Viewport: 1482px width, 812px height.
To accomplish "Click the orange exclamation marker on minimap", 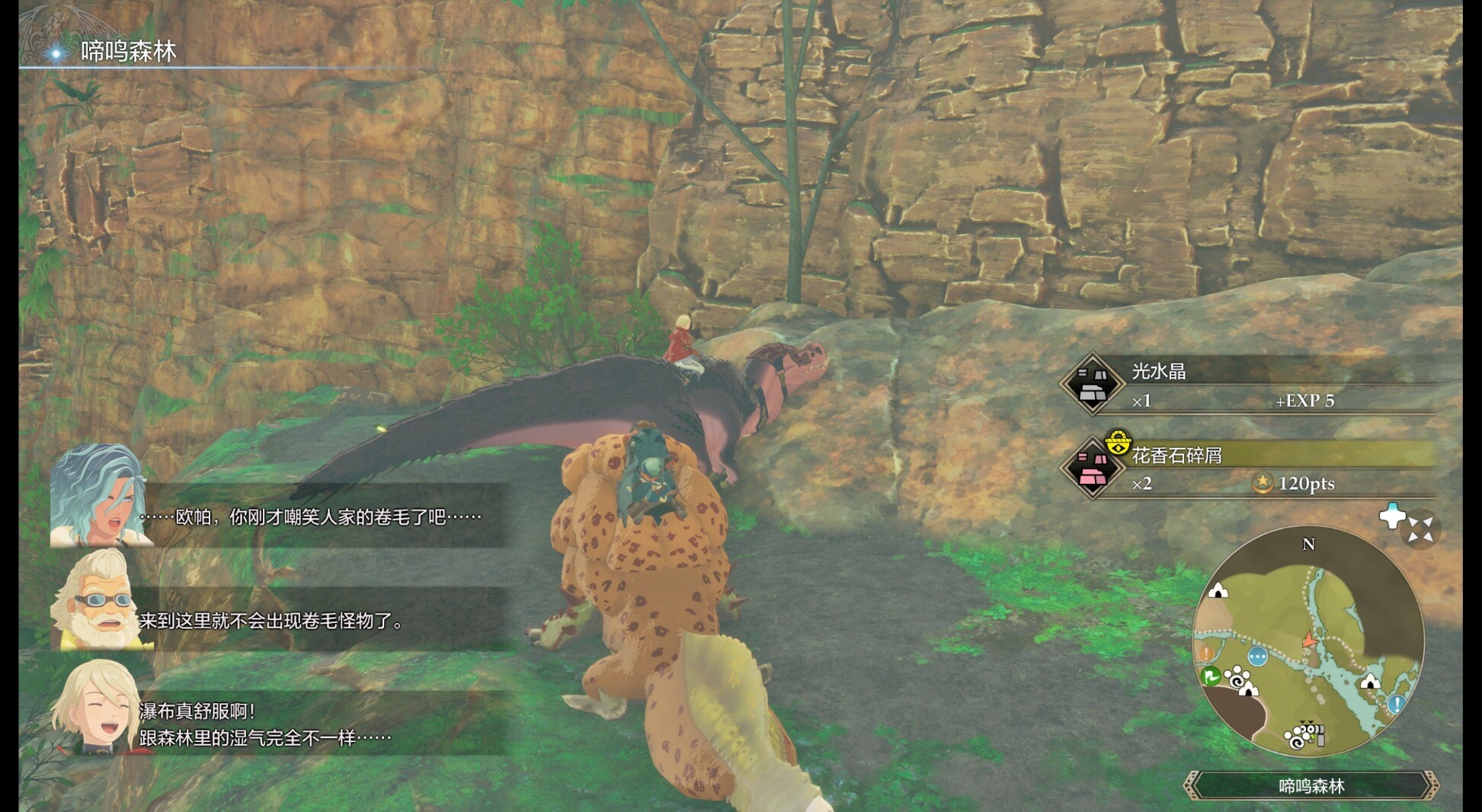I will pyautogui.click(x=1206, y=653).
